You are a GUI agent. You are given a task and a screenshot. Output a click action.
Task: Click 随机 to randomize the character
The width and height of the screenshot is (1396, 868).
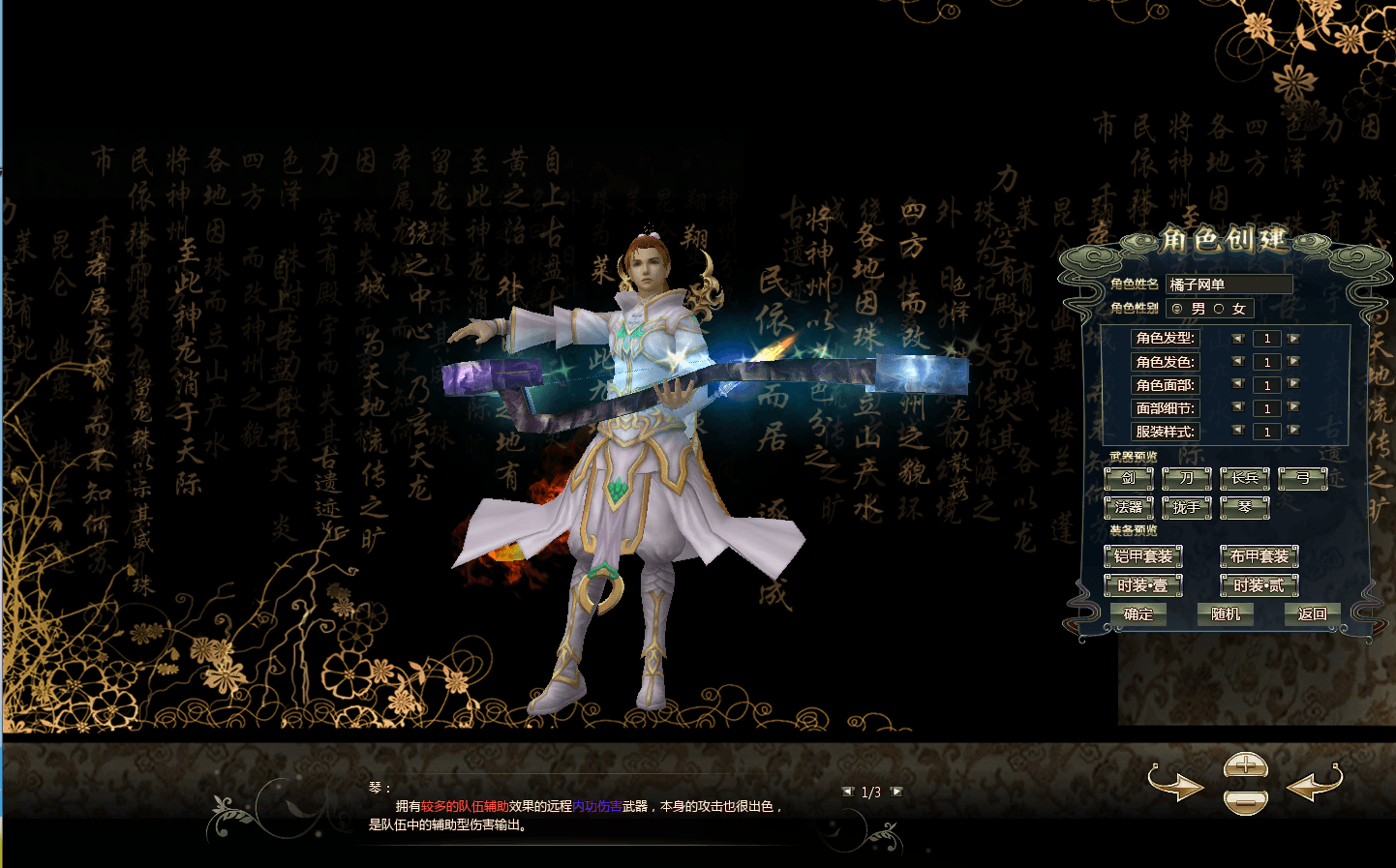1226,614
